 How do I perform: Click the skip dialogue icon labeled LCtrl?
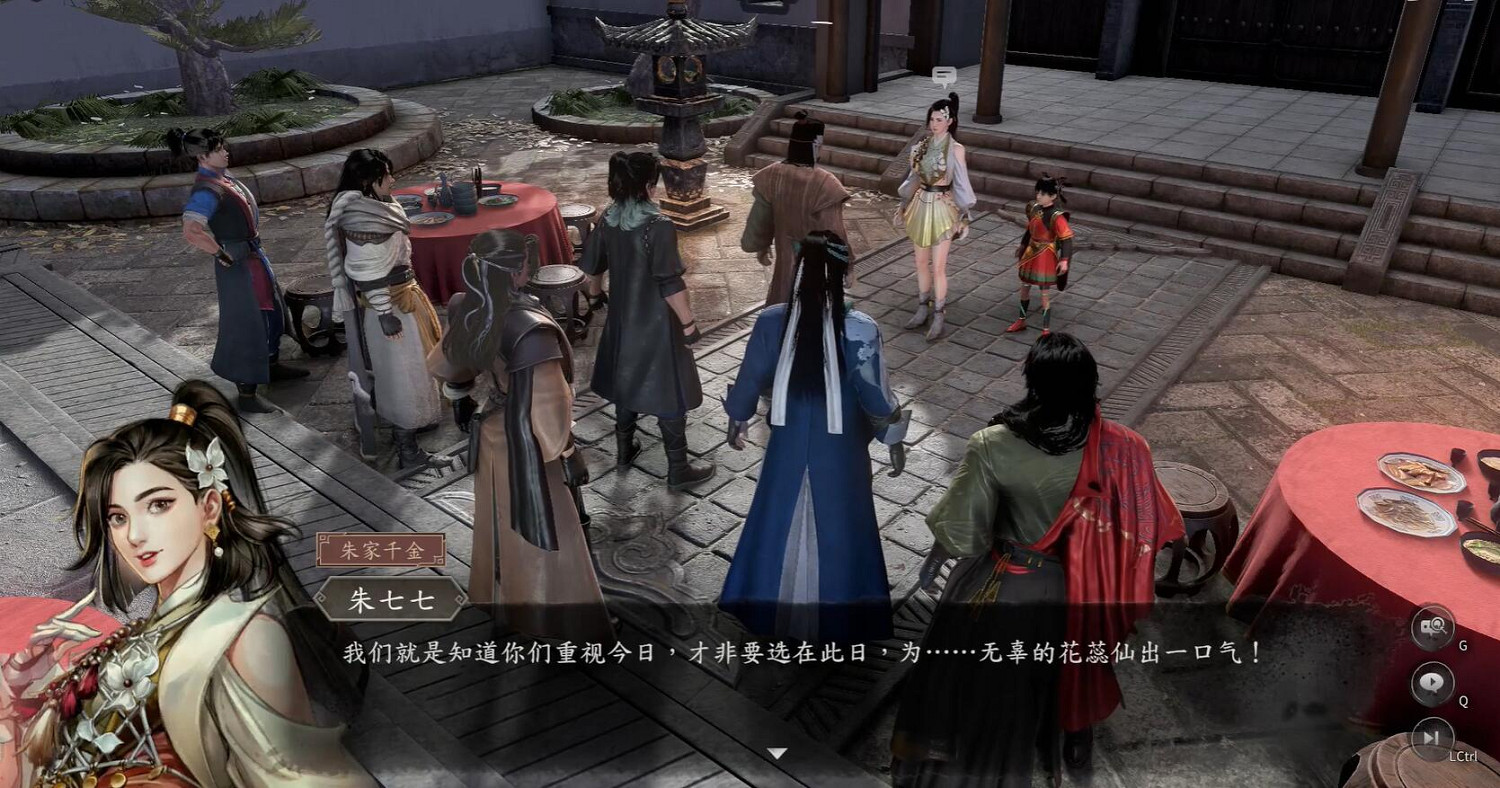pyautogui.click(x=1434, y=738)
